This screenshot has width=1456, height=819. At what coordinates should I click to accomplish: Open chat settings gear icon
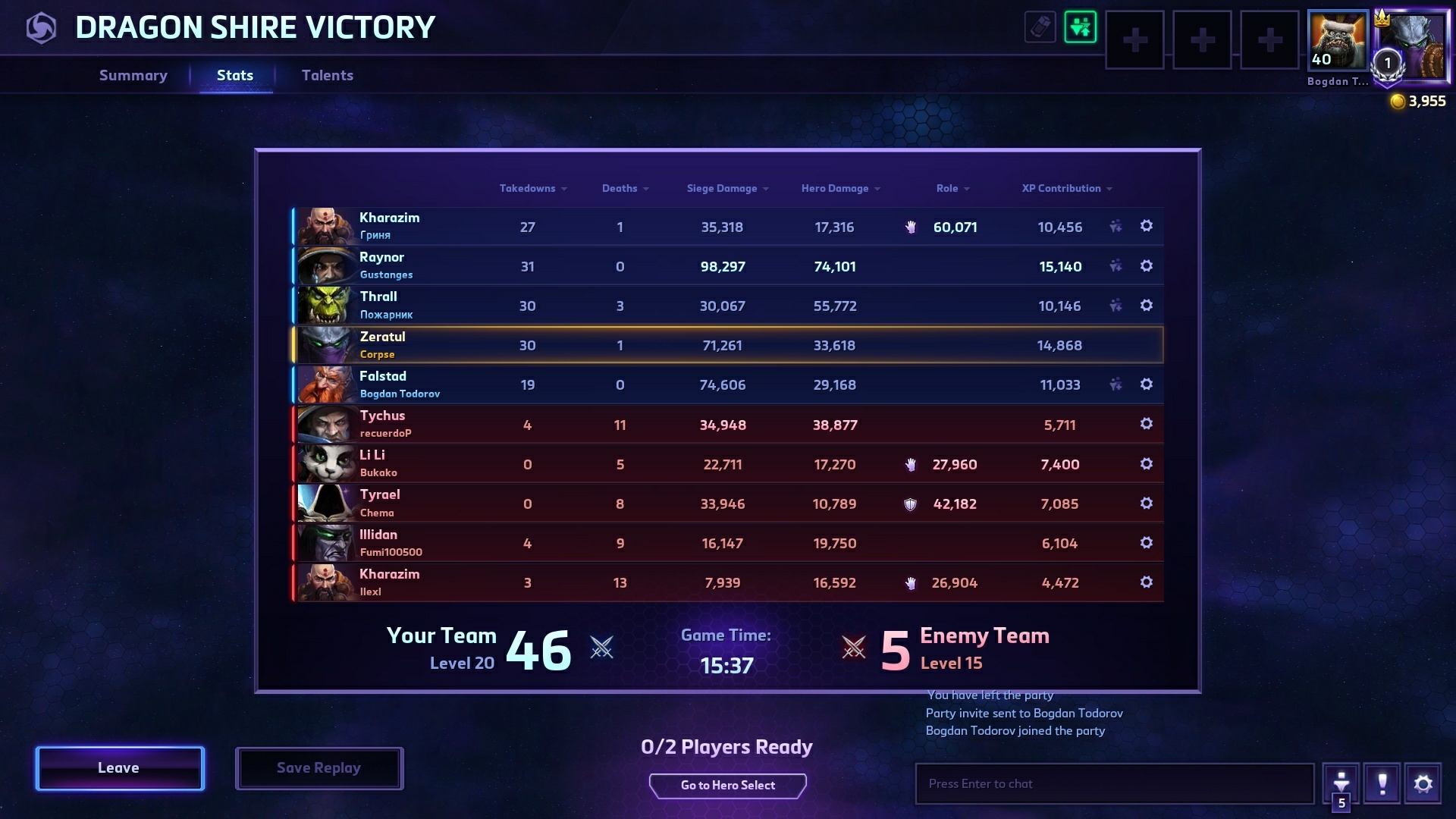click(1423, 784)
